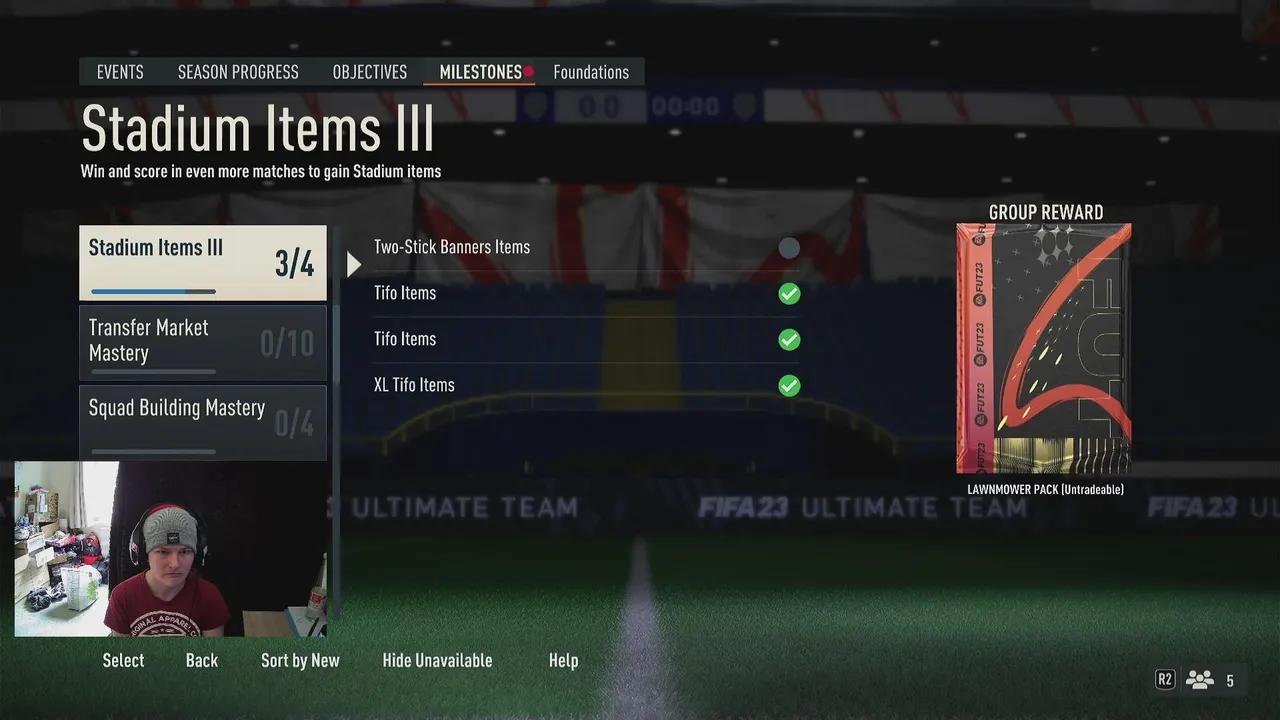This screenshot has height=720, width=1280.
Task: Click the white arrow pointer beside Two-Stick Banners Items
Action: tap(353, 264)
